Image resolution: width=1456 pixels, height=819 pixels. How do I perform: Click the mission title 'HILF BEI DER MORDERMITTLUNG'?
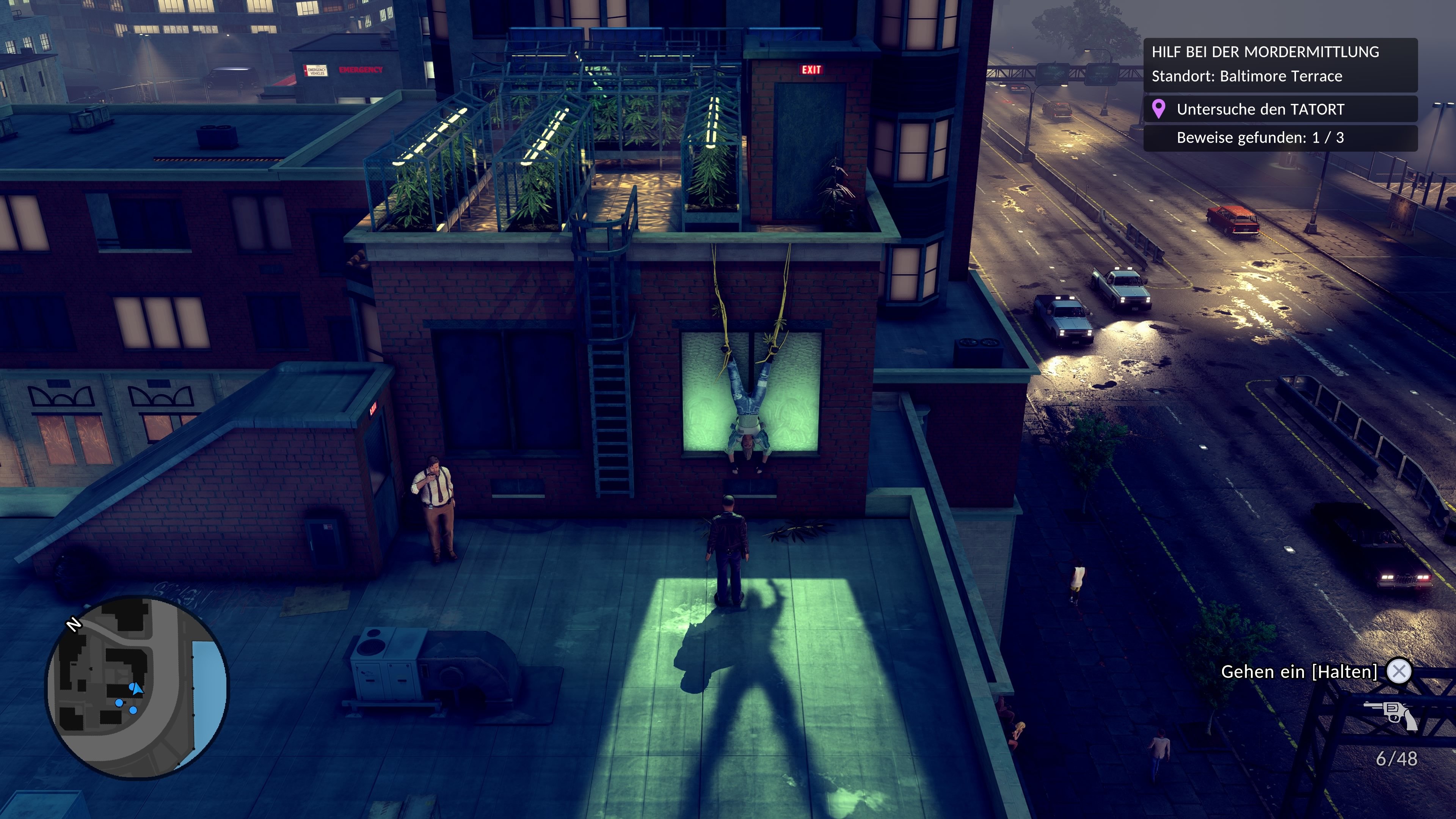(x=1266, y=52)
